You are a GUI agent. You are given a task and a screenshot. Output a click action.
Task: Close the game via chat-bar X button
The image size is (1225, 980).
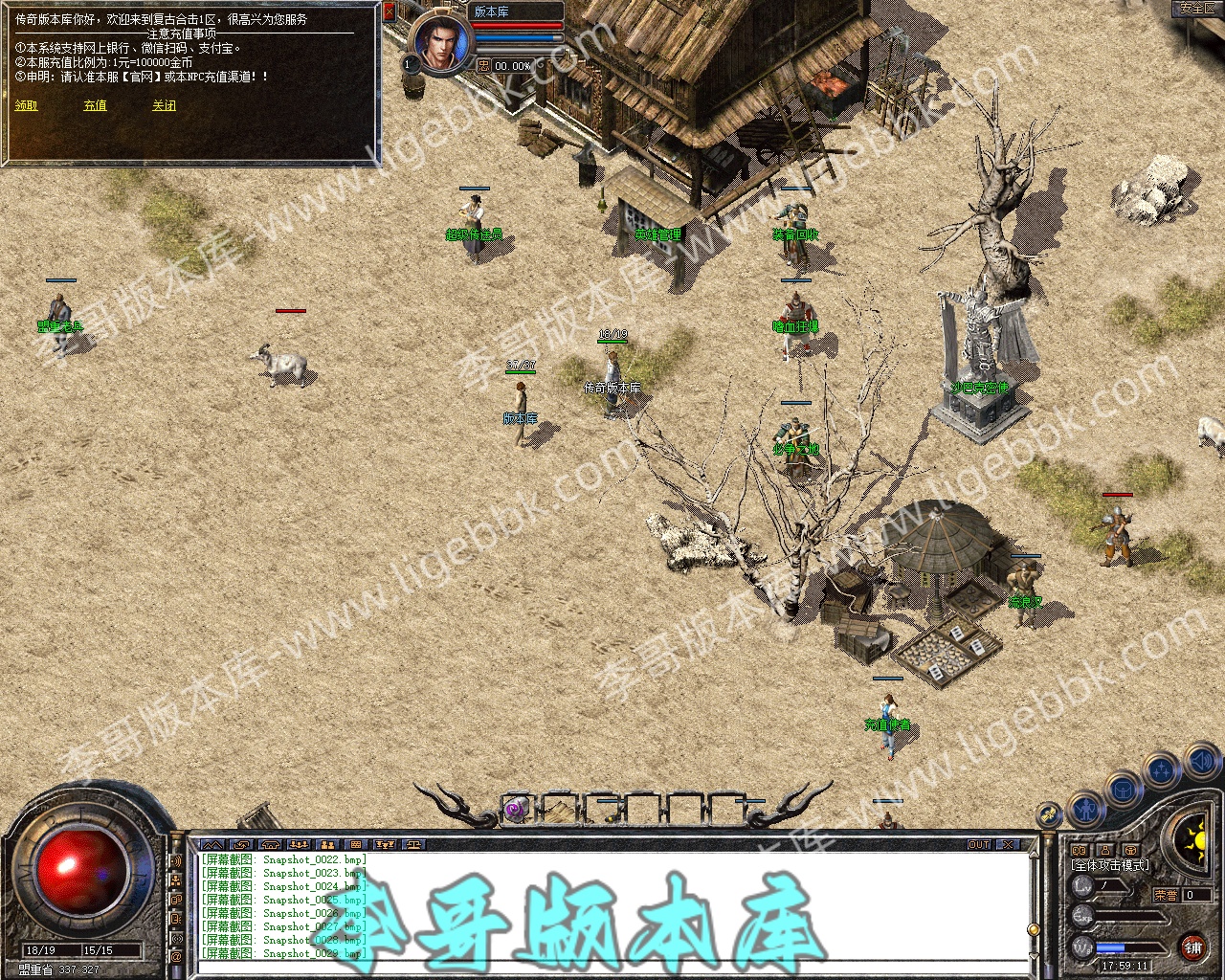pyautogui.click(x=1007, y=845)
